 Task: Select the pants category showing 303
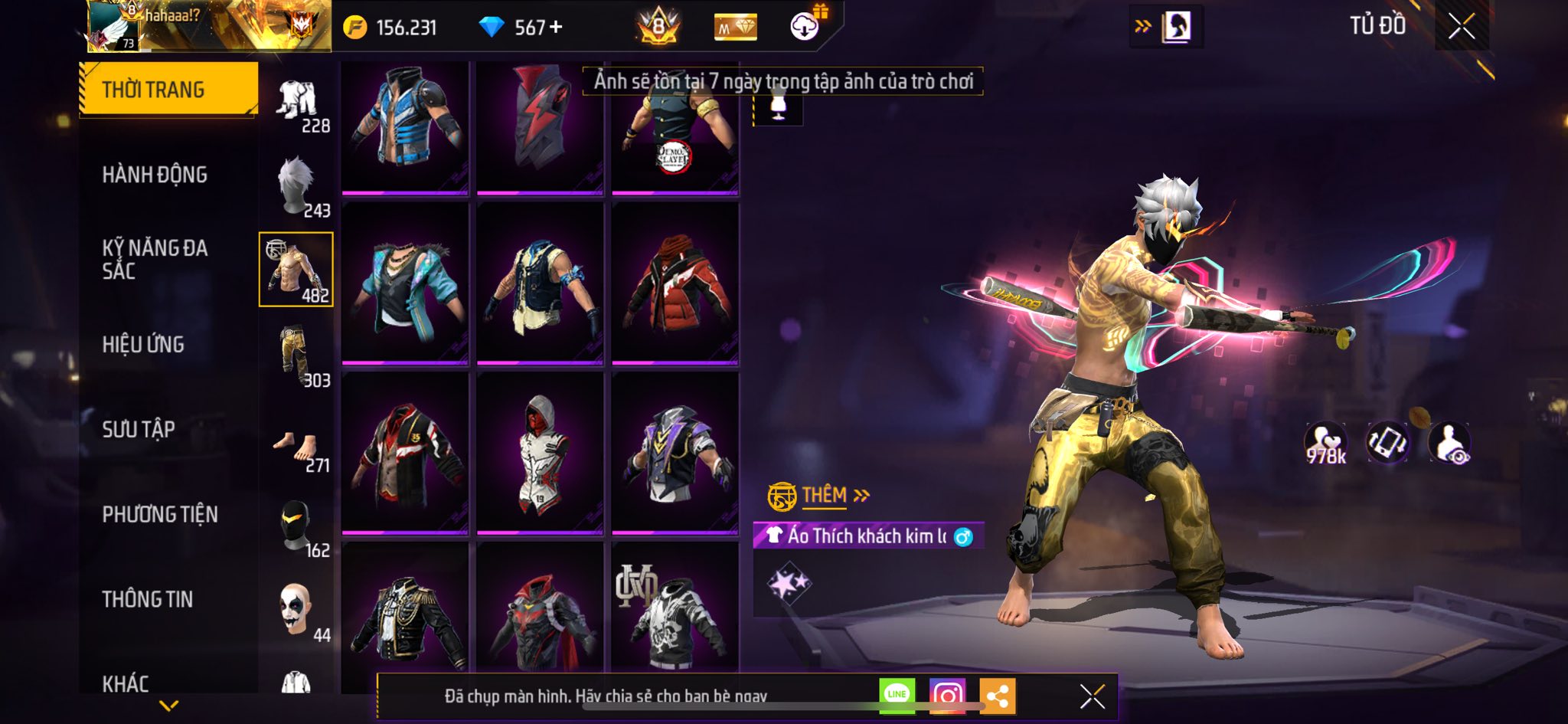(x=297, y=356)
